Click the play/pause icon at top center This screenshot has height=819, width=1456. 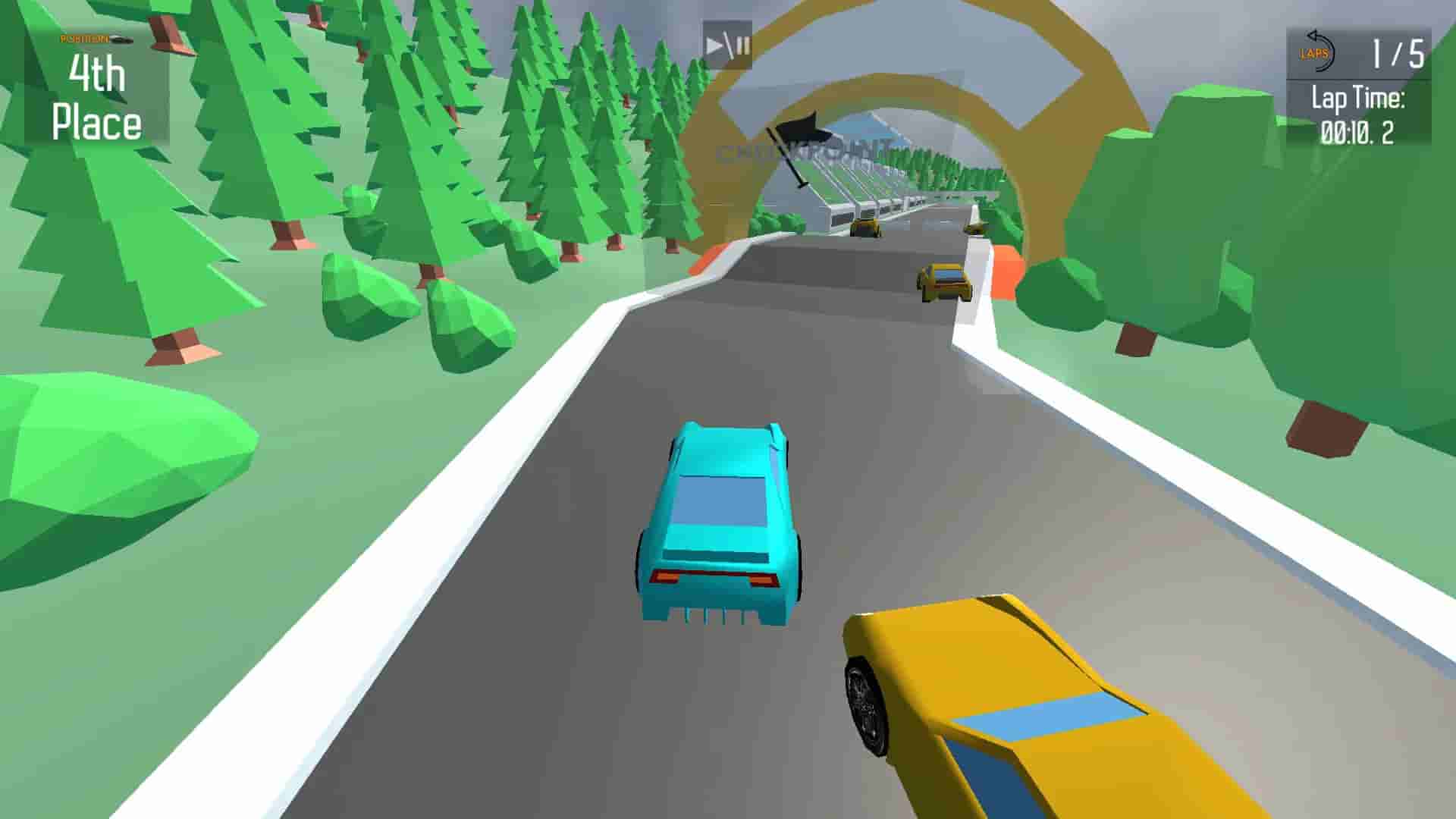[724, 43]
